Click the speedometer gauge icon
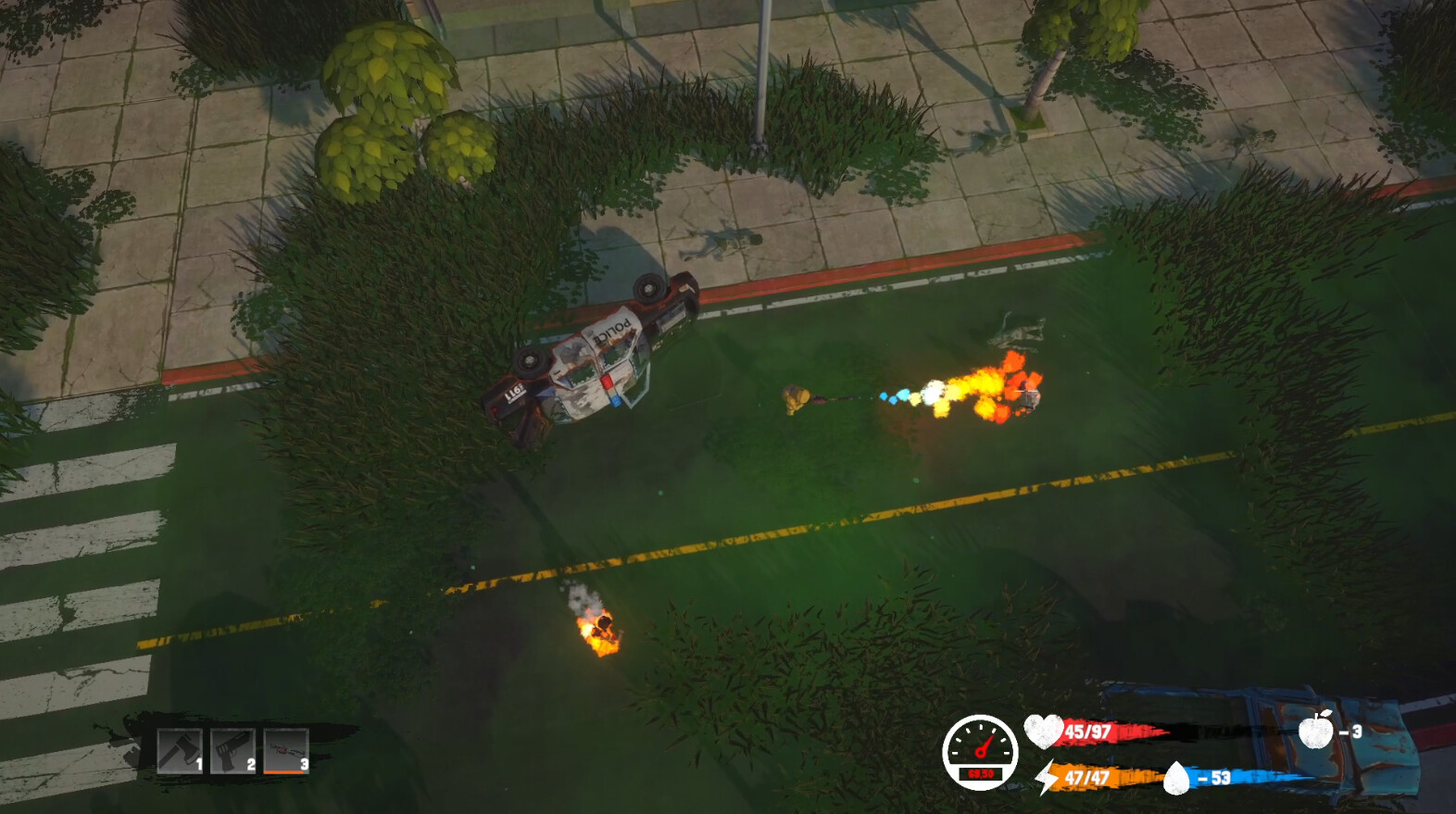 tap(983, 750)
